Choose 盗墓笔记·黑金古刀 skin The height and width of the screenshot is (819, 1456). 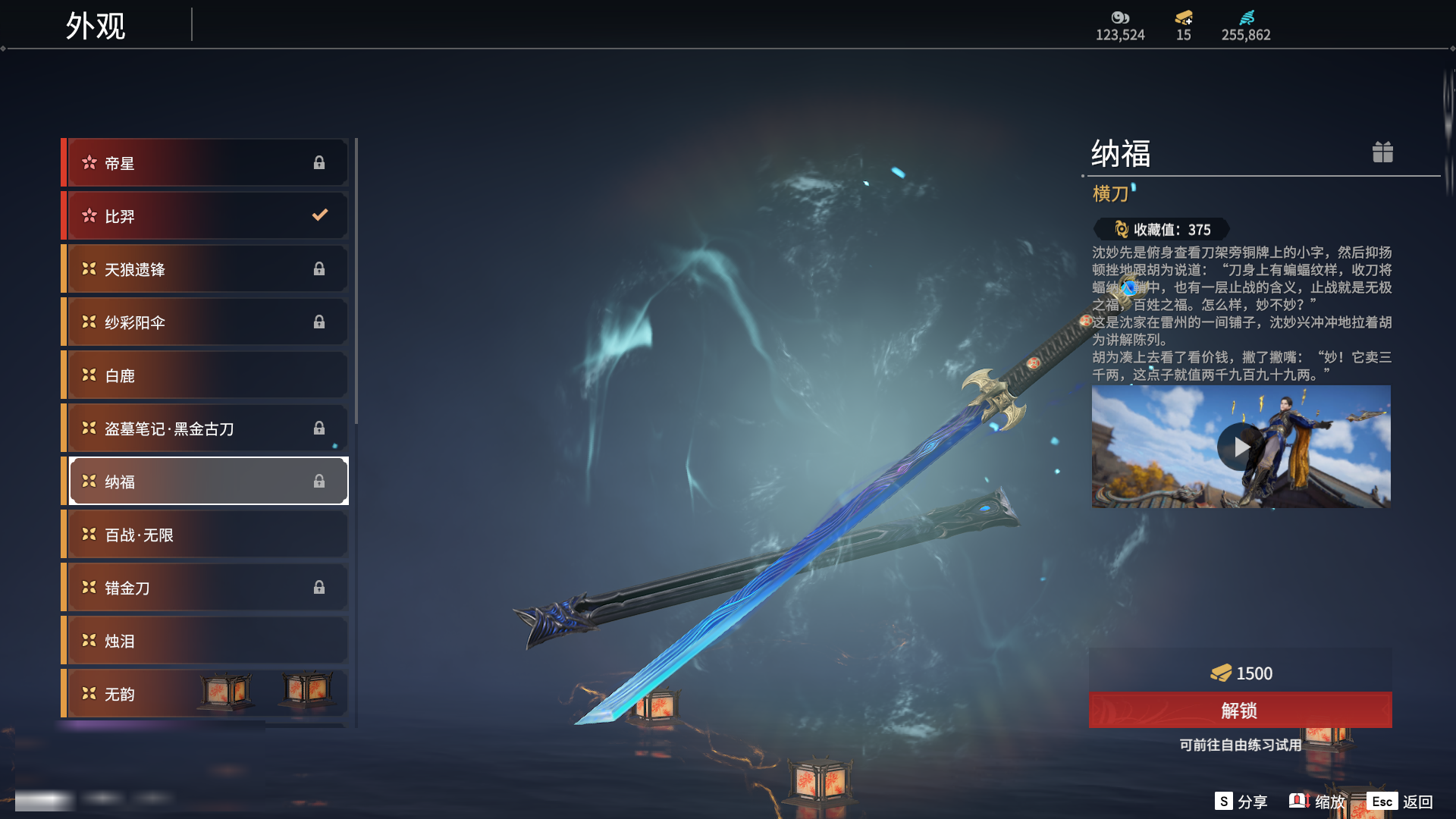click(x=206, y=428)
